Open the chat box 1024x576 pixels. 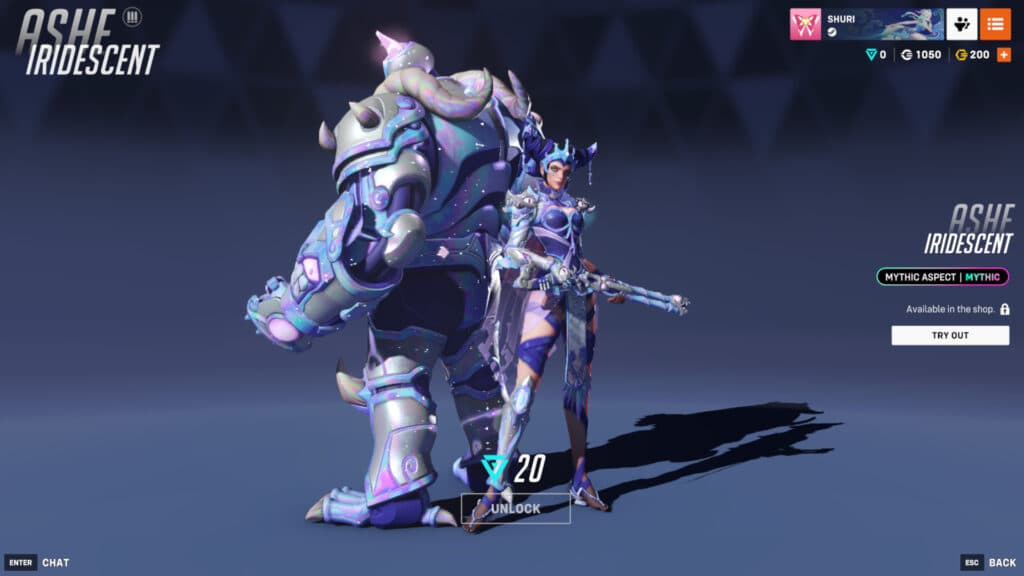pyautogui.click(x=38, y=562)
